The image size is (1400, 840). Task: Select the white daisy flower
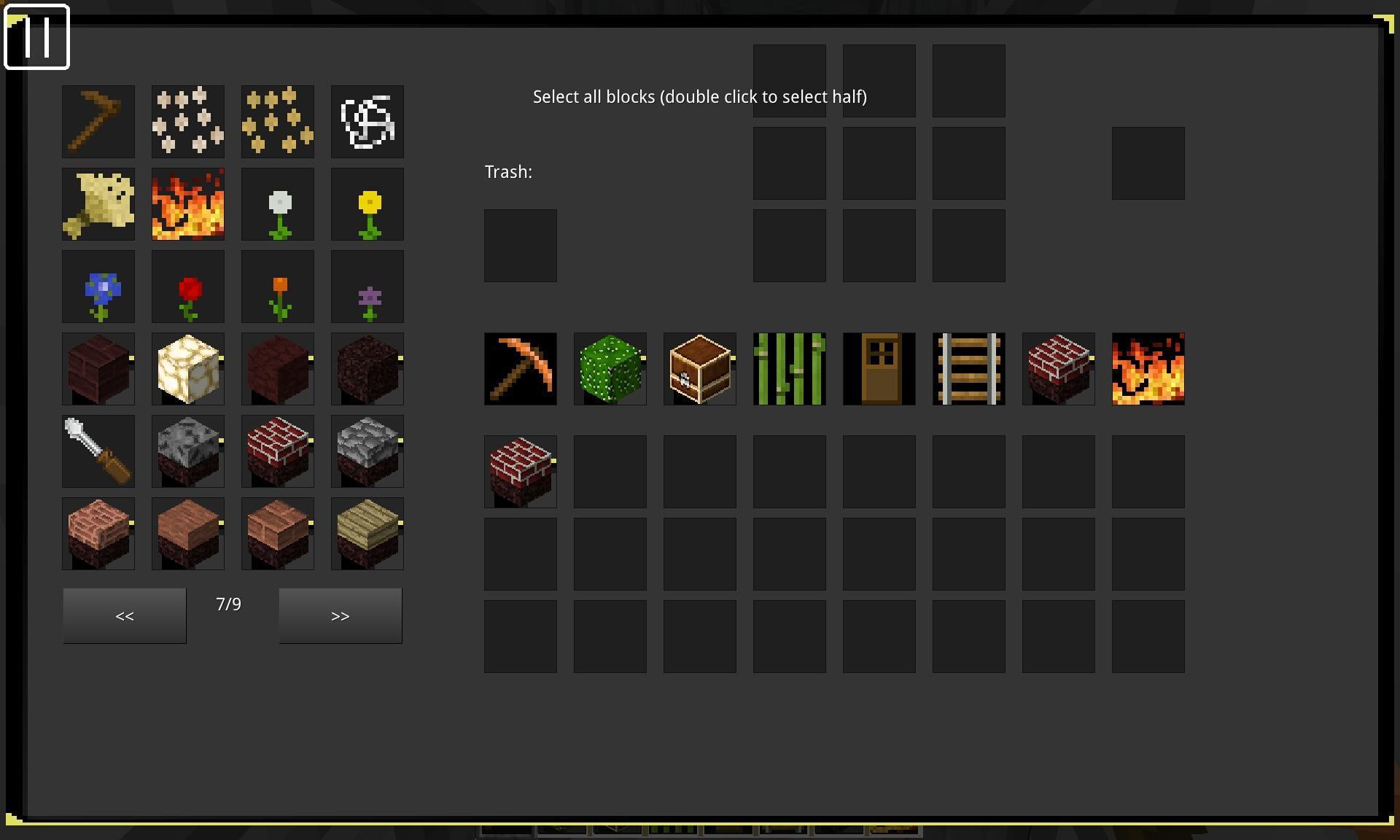(278, 204)
